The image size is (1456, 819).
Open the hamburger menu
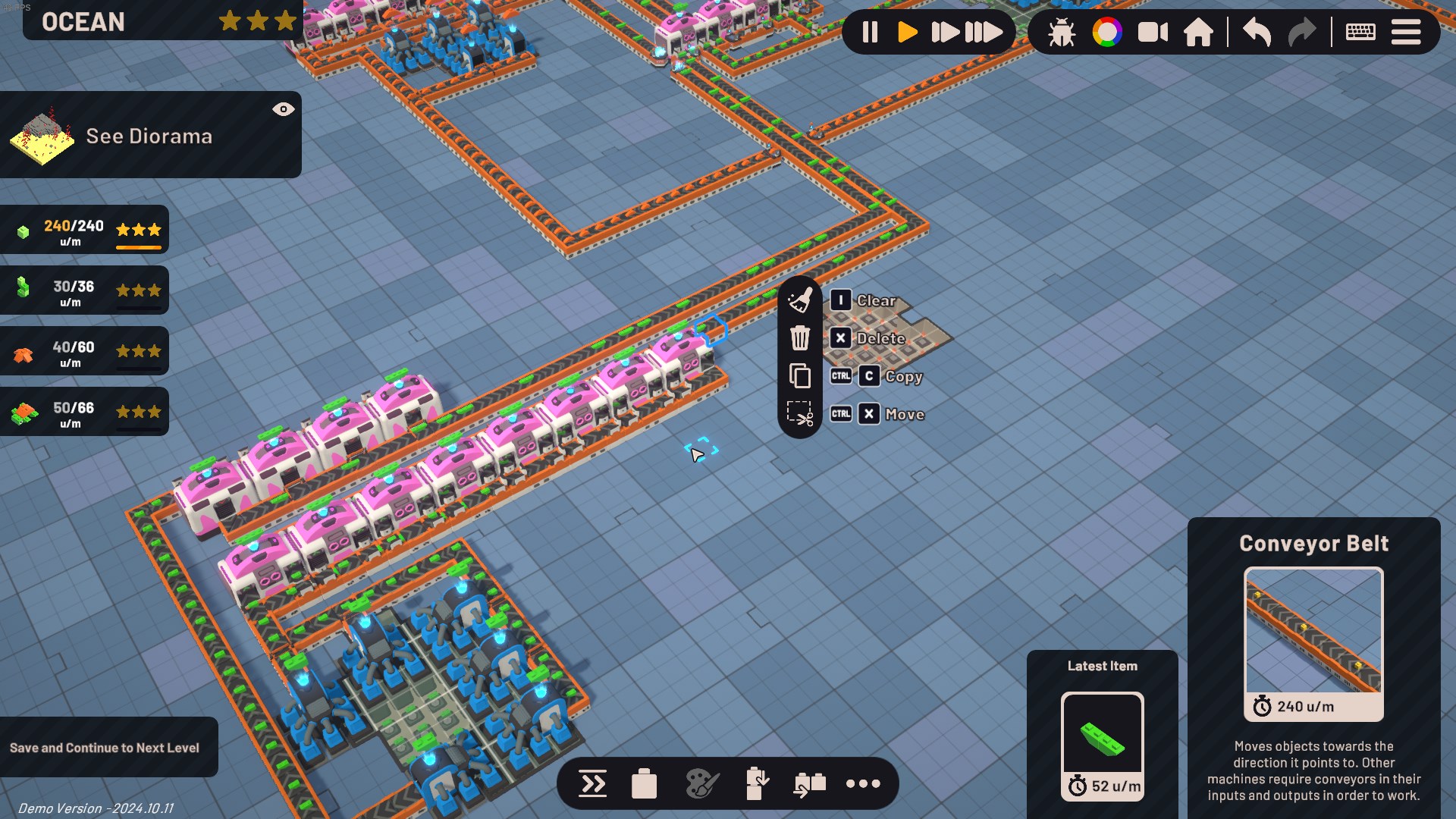point(1407,32)
